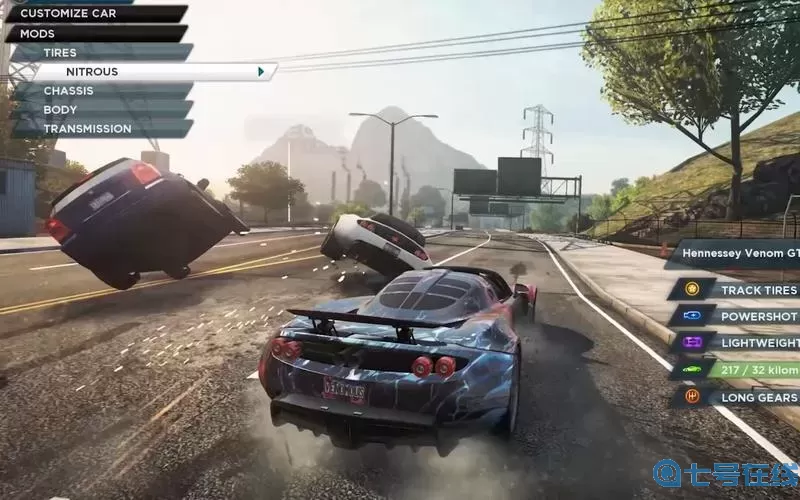Click the arrow on the Nitrous row
The width and height of the screenshot is (800, 500).
tap(261, 72)
